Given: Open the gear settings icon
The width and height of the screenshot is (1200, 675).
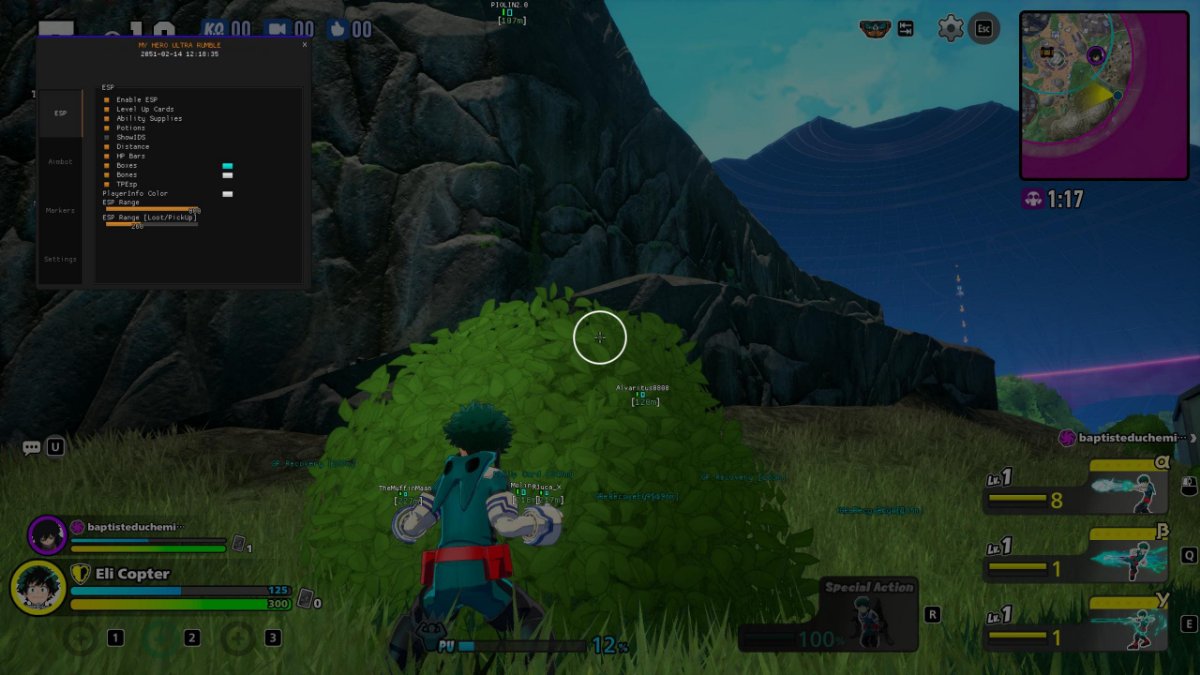Looking at the screenshot, I should (x=950, y=28).
